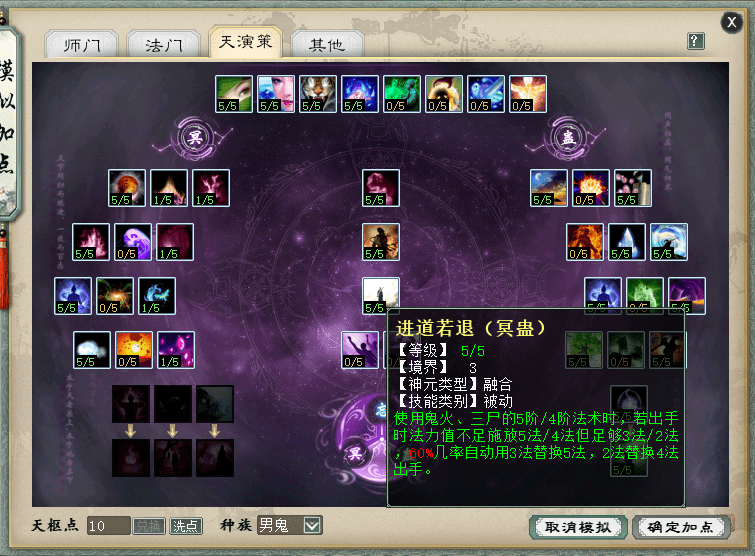Click the 天枢点 points input field
The width and height of the screenshot is (755, 556).
[x=108, y=525]
